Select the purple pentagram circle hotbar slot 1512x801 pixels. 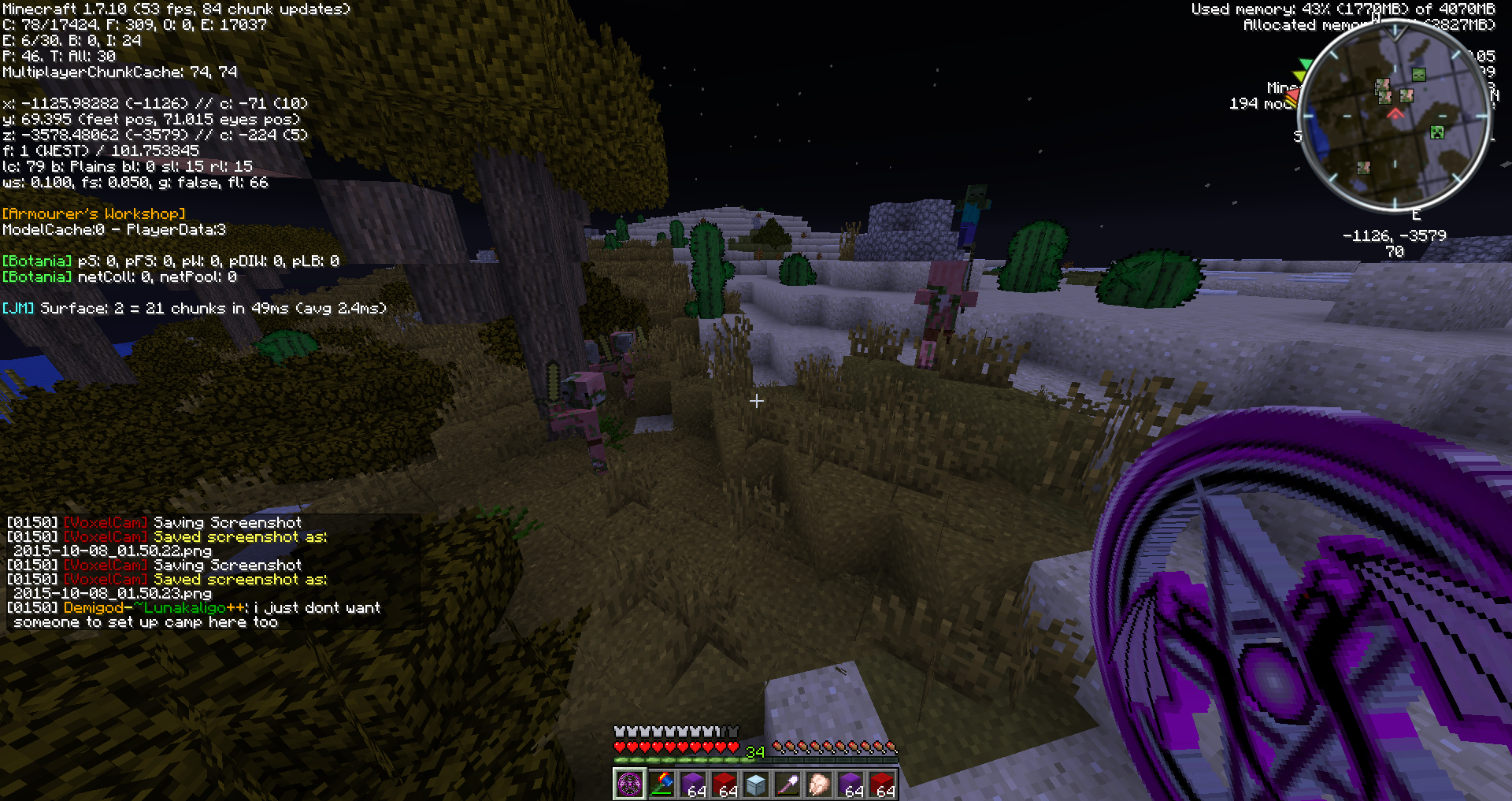tap(630, 784)
